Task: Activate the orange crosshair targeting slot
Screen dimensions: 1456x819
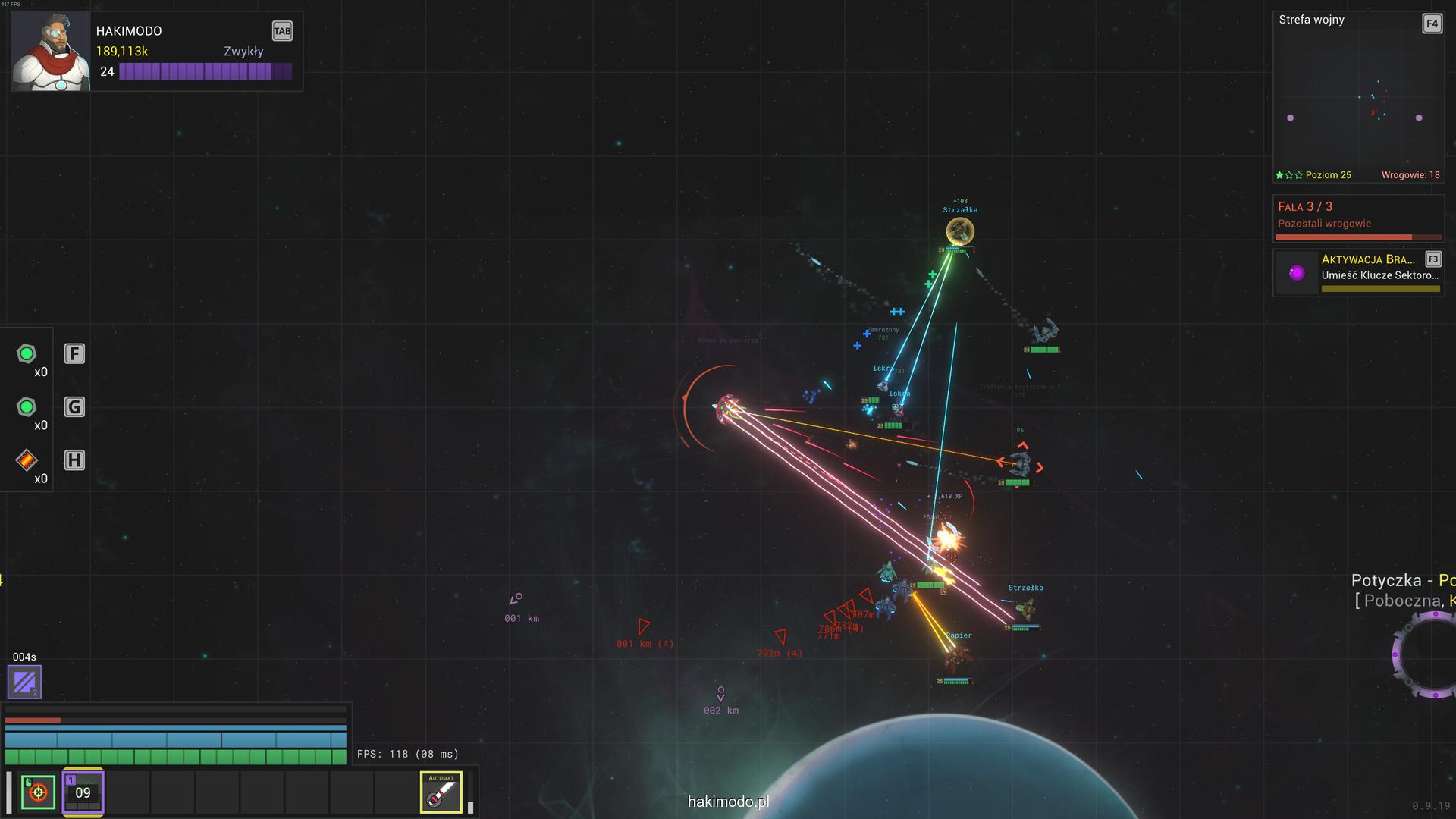Action: [x=38, y=792]
